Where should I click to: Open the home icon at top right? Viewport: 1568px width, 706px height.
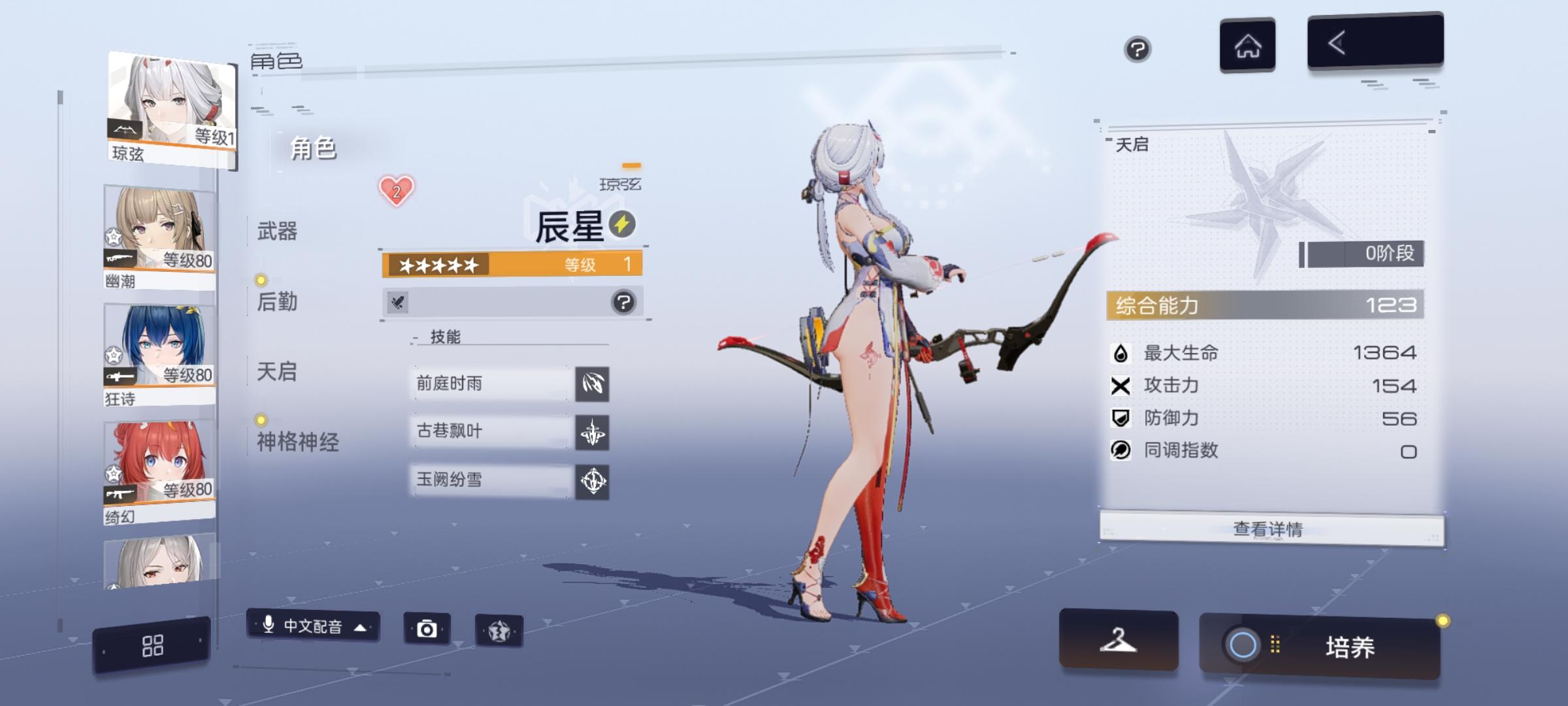tap(1248, 46)
